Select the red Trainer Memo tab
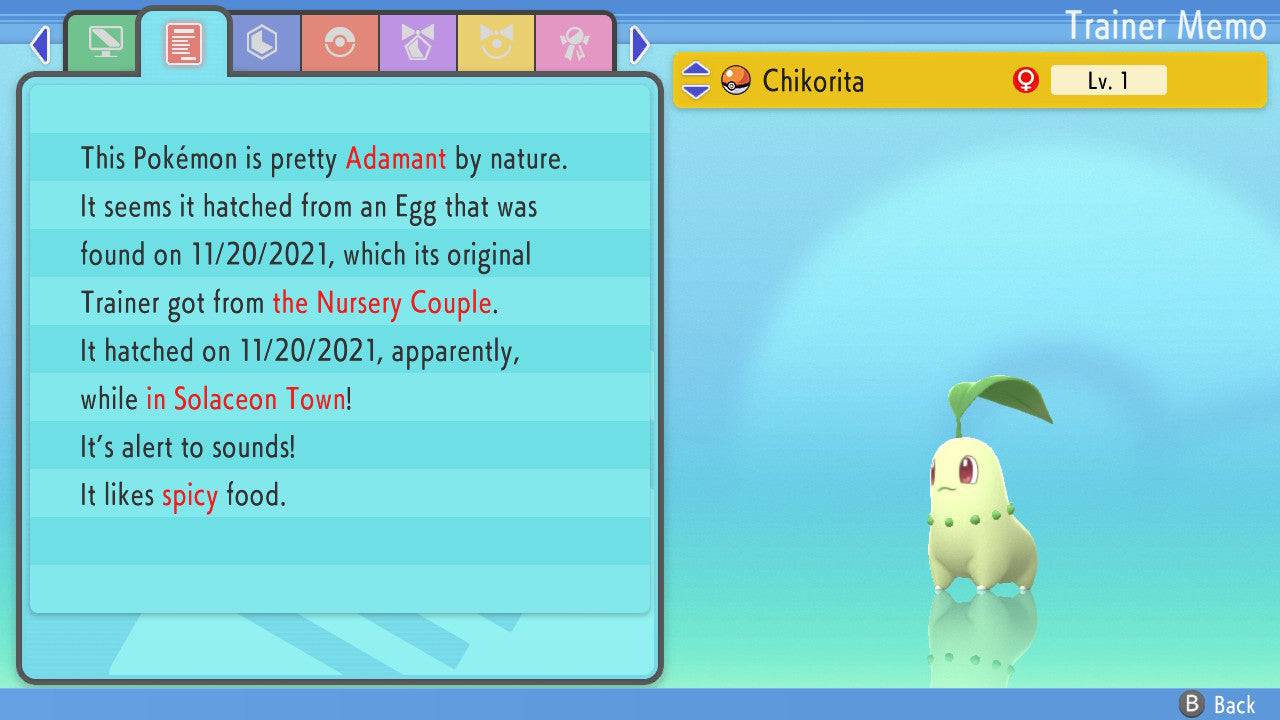 (x=184, y=43)
